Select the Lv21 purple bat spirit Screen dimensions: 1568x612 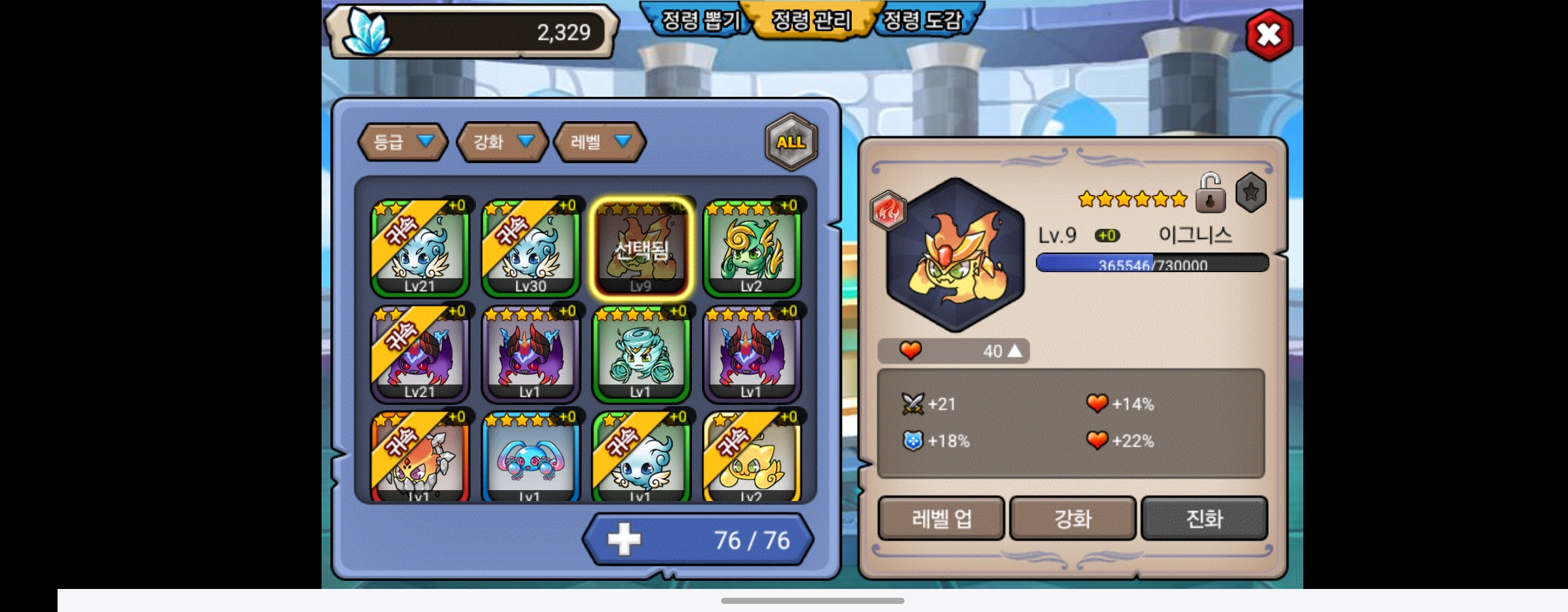(x=420, y=353)
